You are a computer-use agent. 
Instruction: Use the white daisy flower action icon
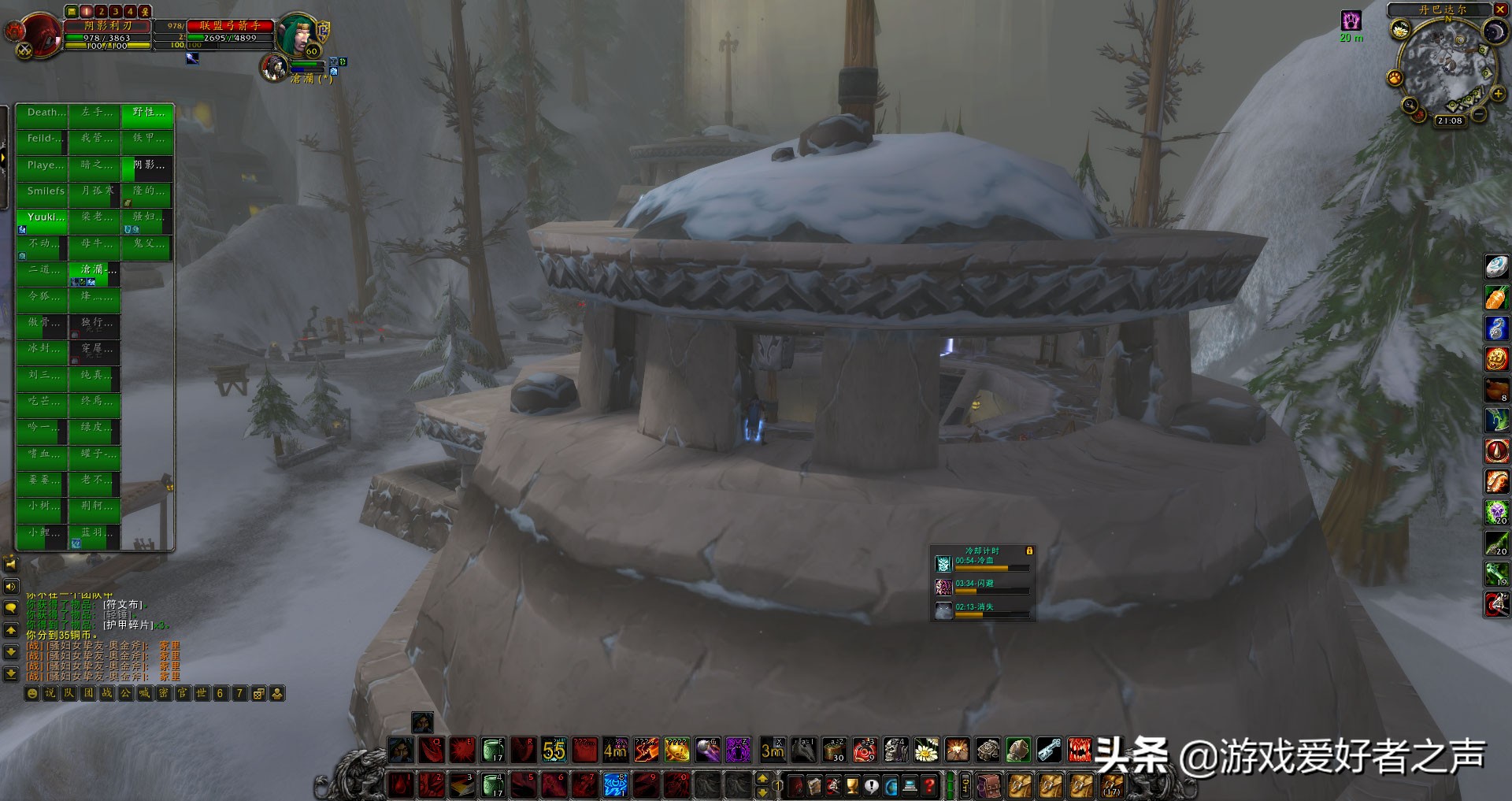pos(926,750)
